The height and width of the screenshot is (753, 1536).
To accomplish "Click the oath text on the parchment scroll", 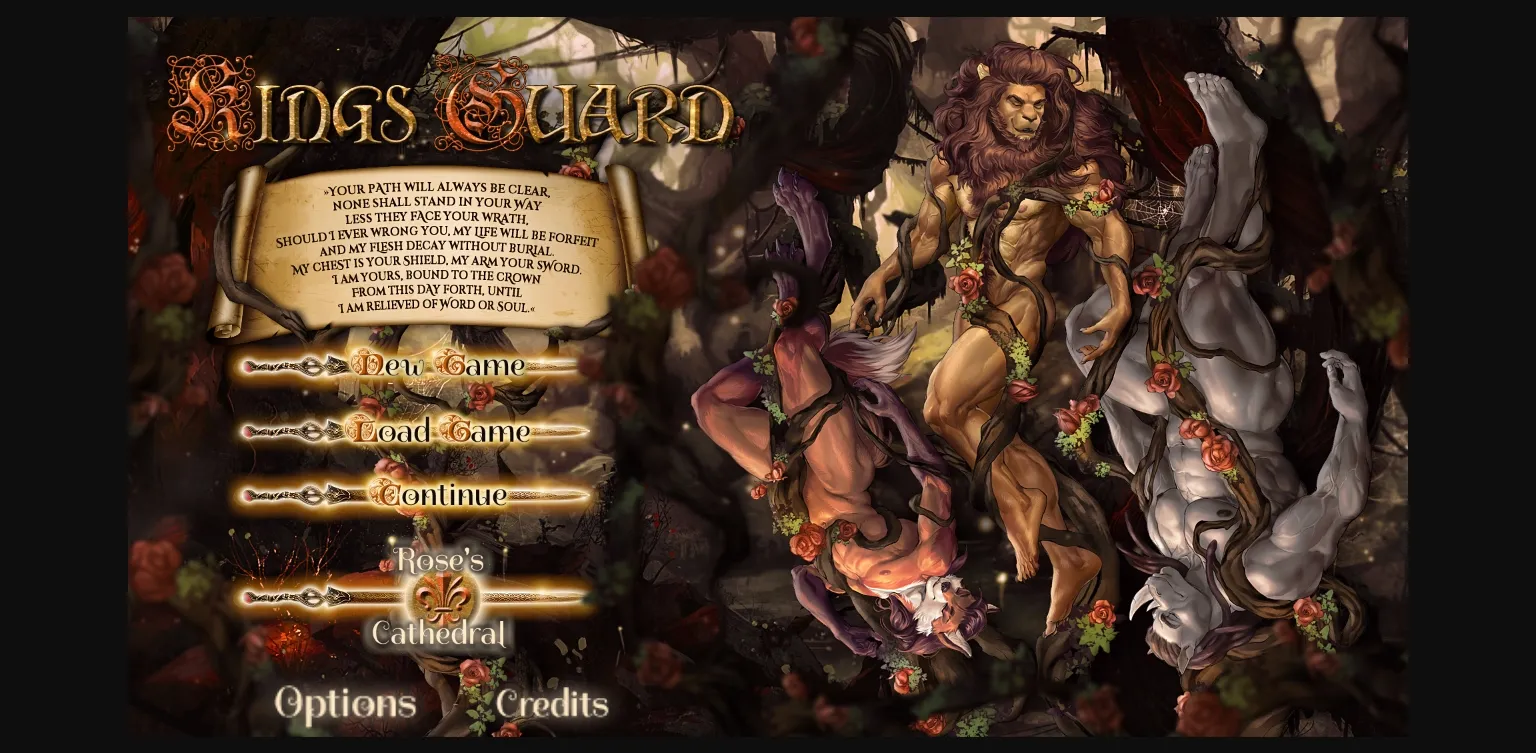I will (438, 250).
